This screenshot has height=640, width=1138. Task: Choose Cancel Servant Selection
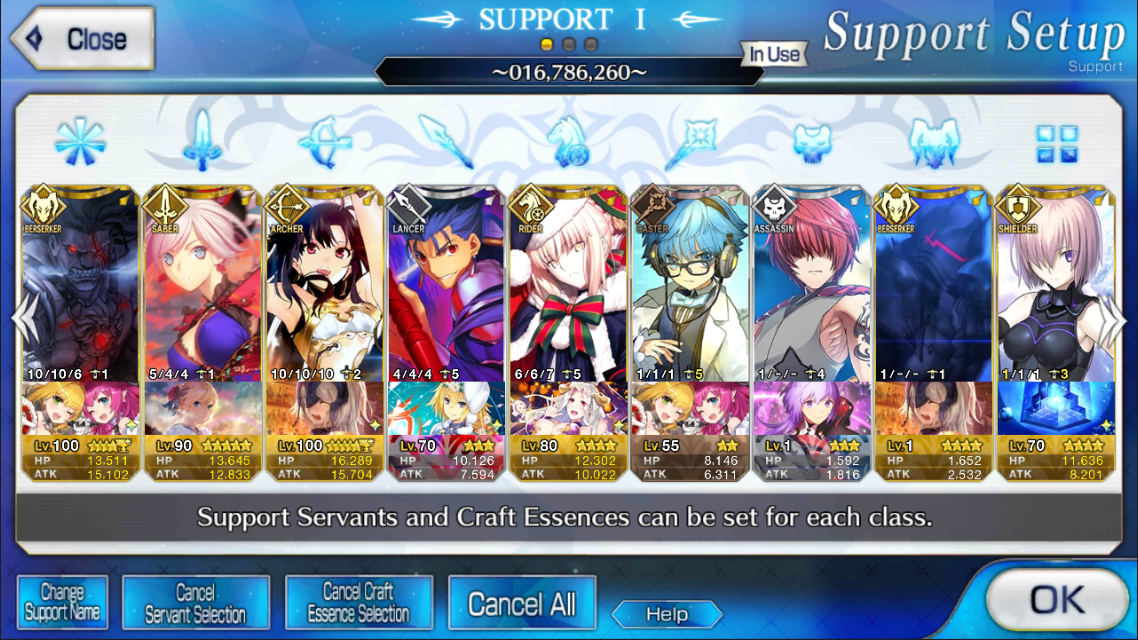pyautogui.click(x=195, y=602)
